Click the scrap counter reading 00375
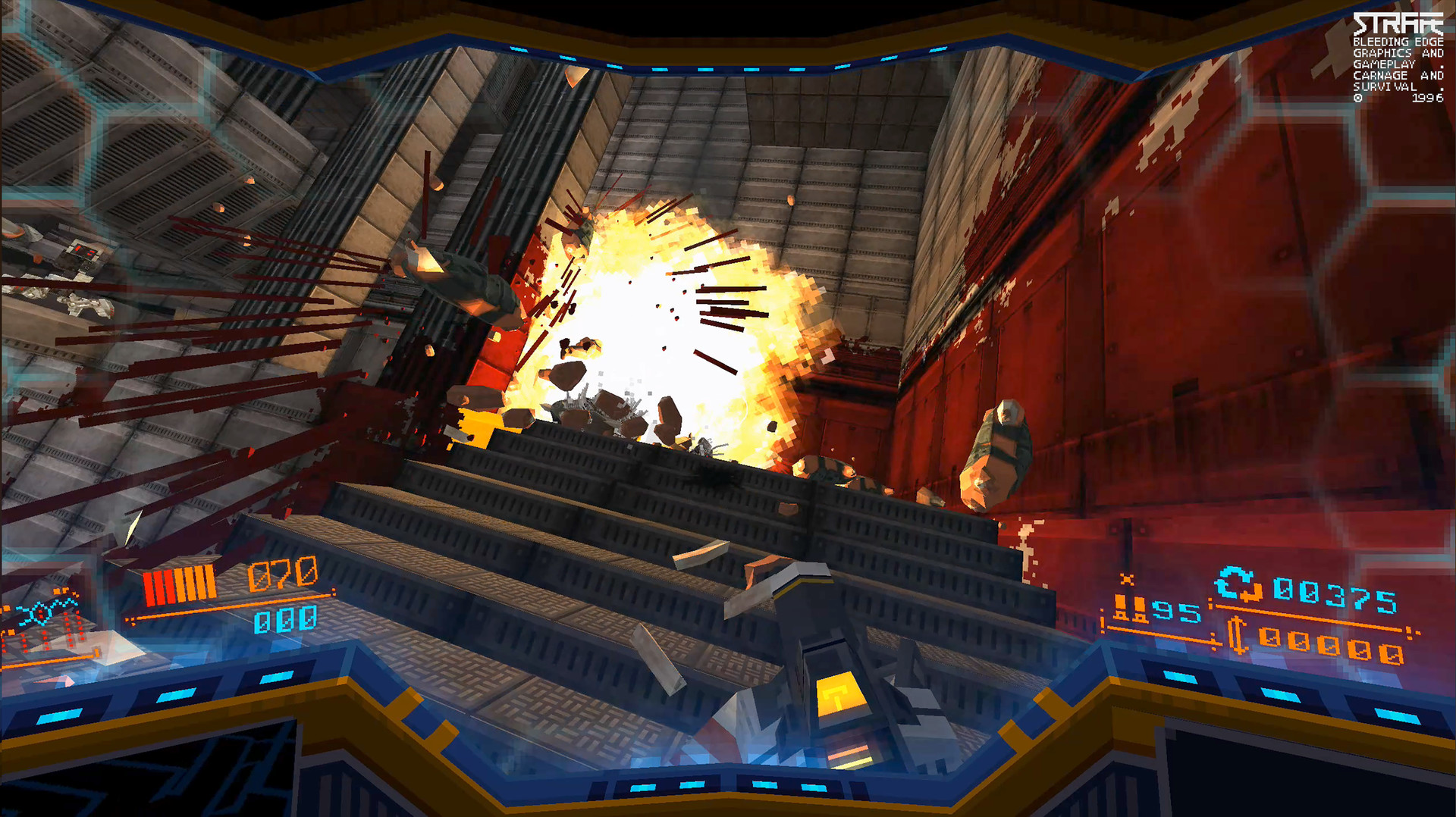 [x=1337, y=592]
